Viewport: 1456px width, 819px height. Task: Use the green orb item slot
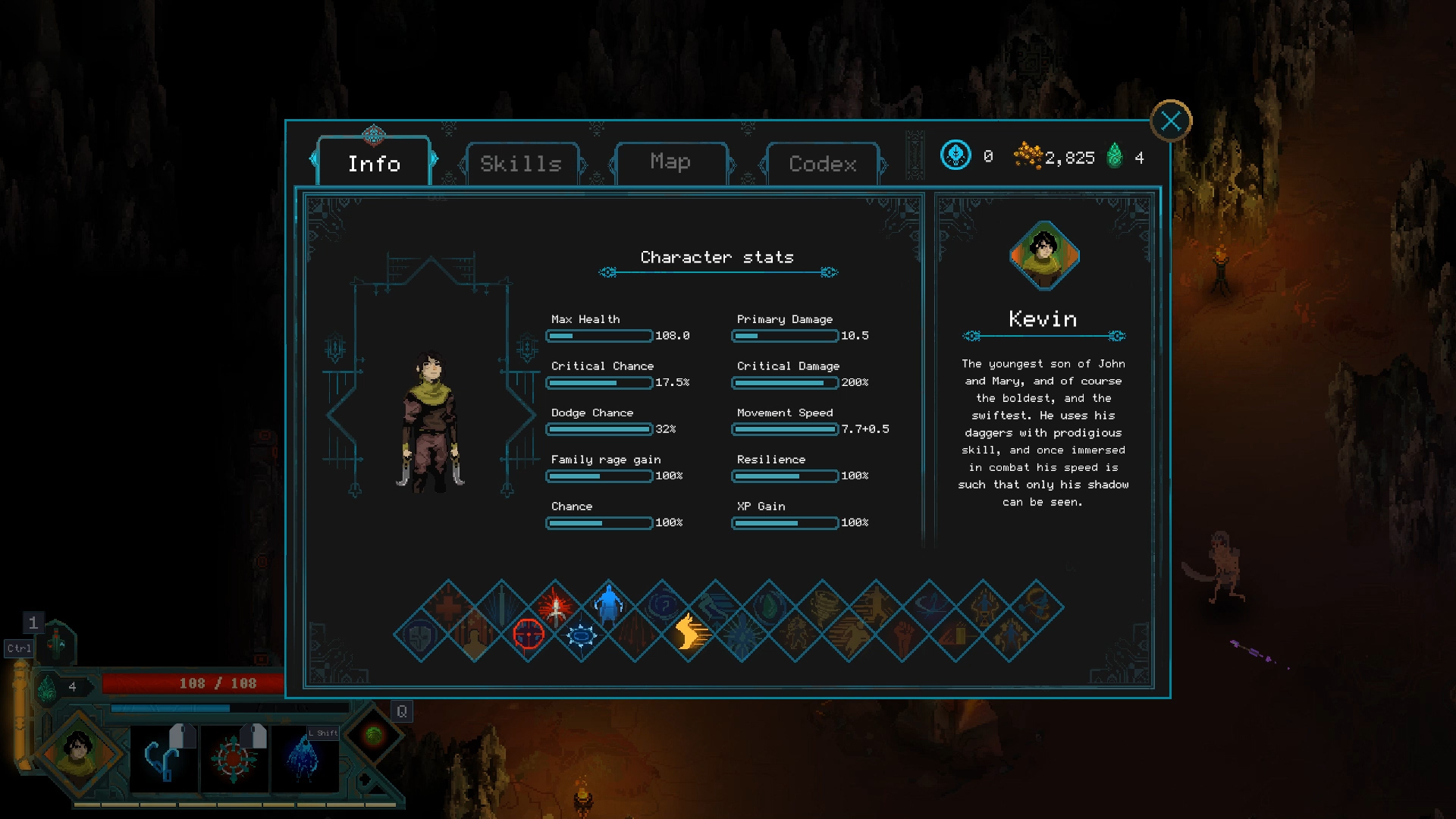373,734
